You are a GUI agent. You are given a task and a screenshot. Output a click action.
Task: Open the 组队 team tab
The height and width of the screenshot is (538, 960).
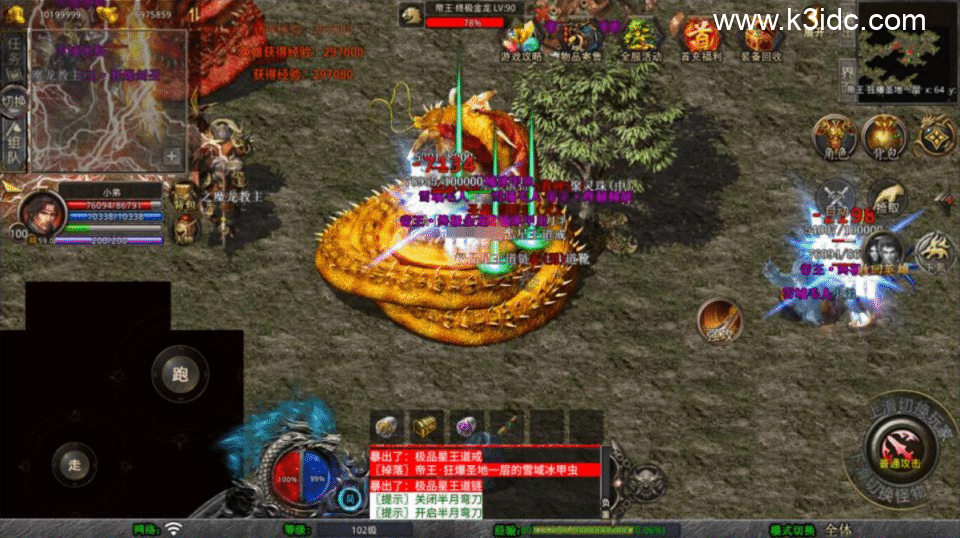coord(13,146)
